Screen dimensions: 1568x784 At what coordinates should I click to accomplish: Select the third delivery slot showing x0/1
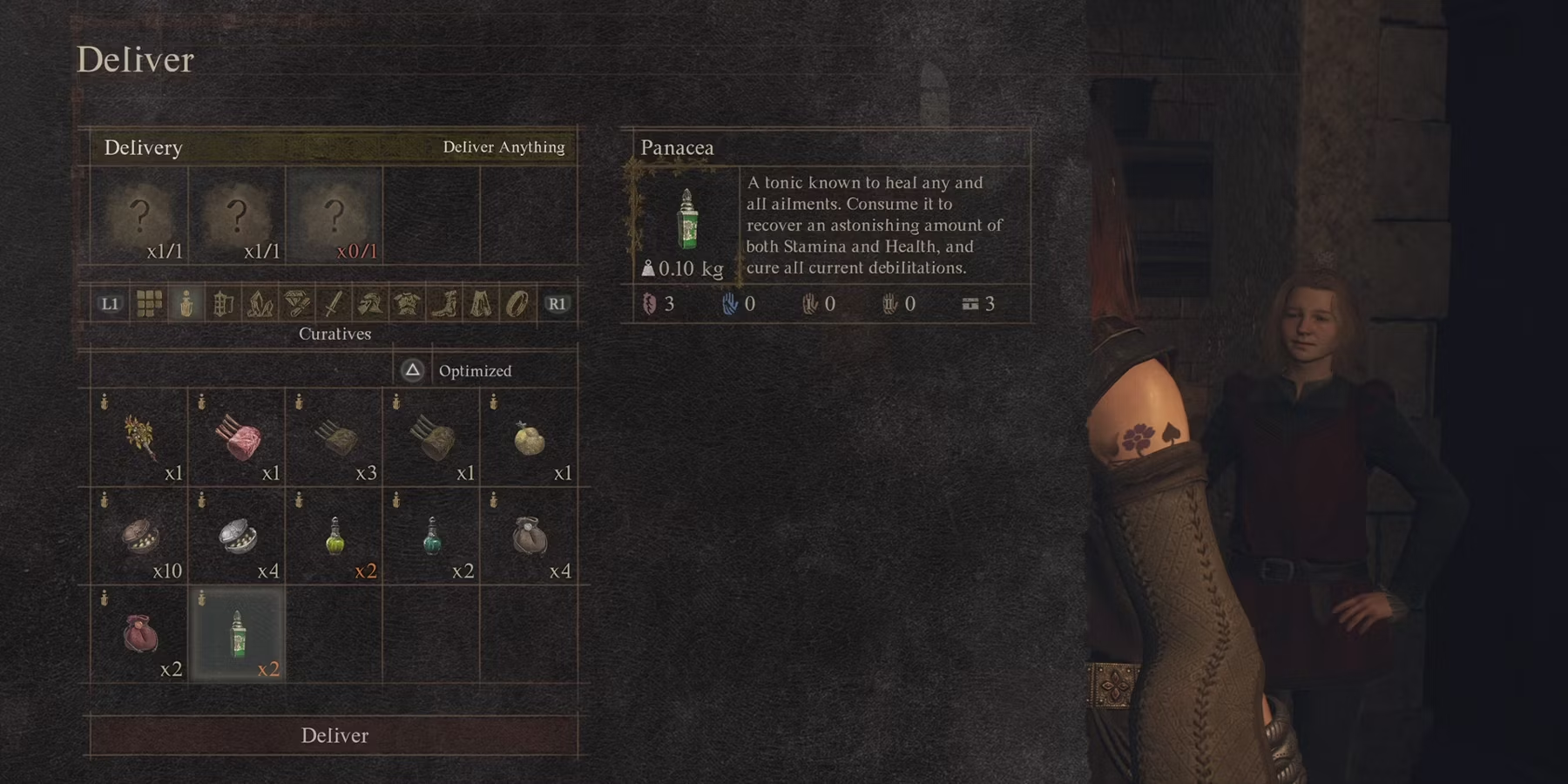pos(335,215)
